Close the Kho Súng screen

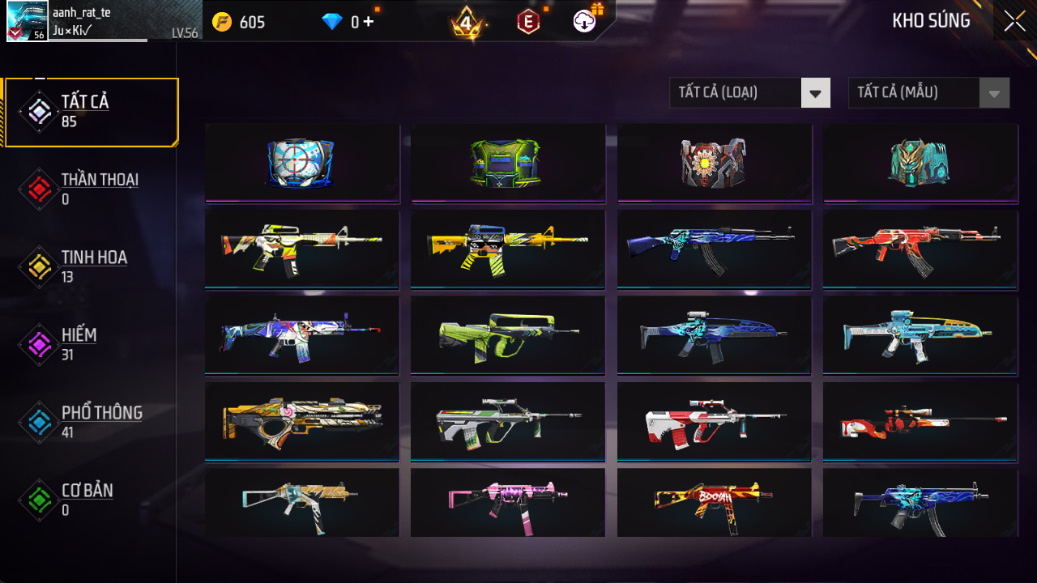point(1014,21)
